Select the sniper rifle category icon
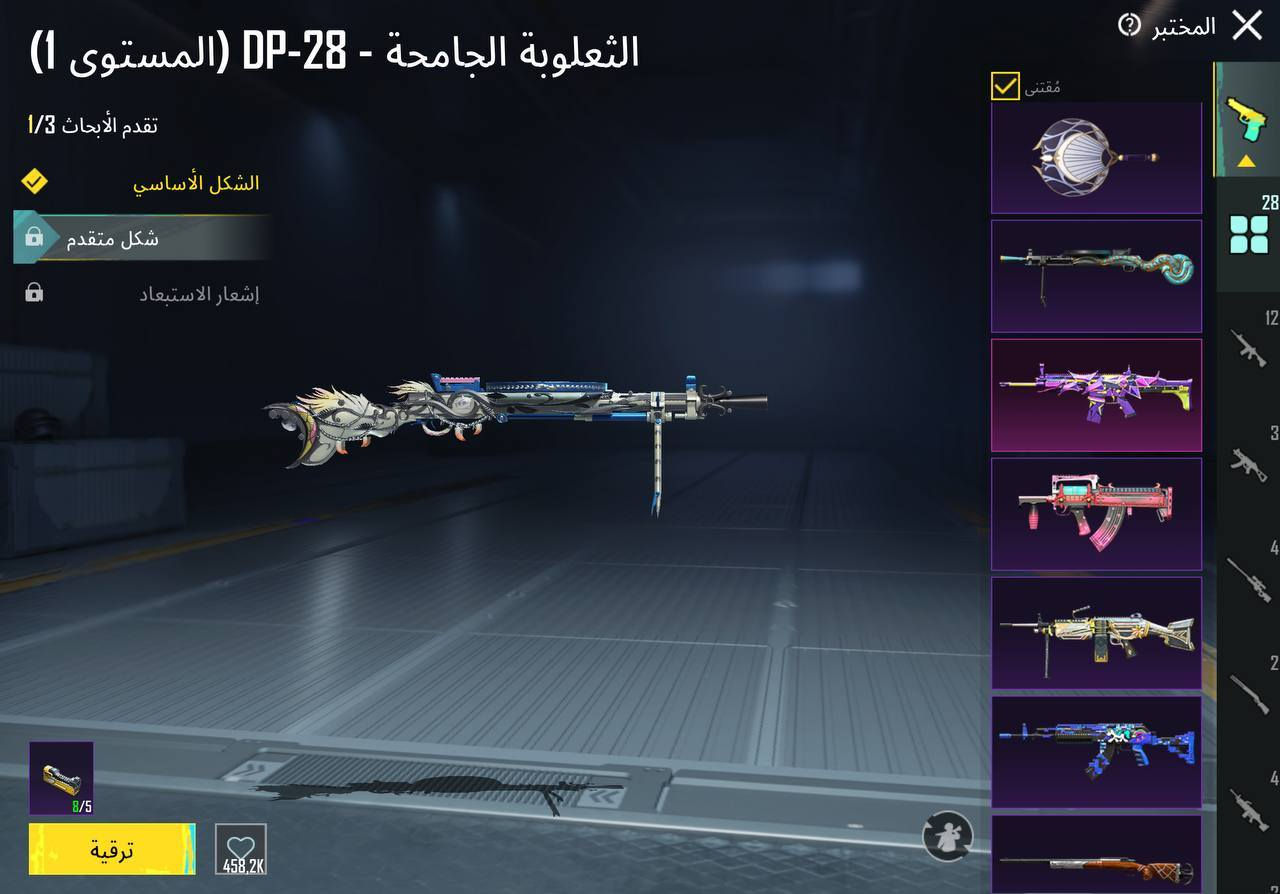The image size is (1280, 894). pos(1248,580)
